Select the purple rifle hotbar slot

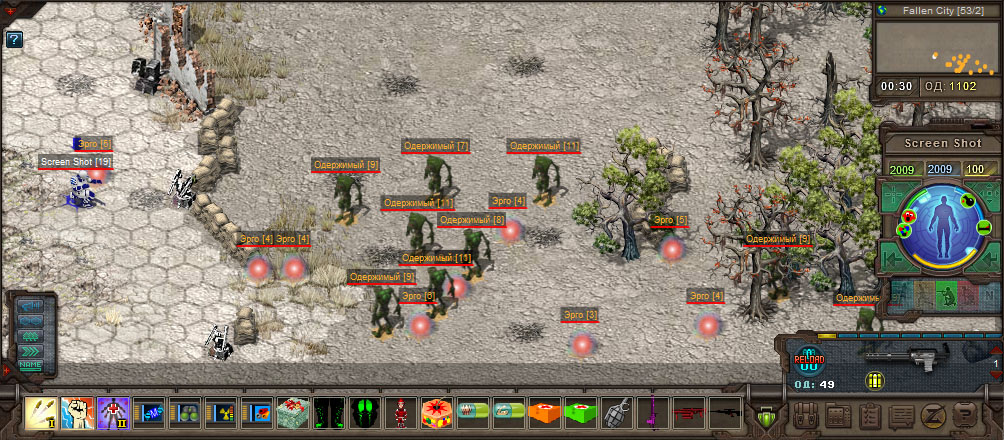click(652, 412)
